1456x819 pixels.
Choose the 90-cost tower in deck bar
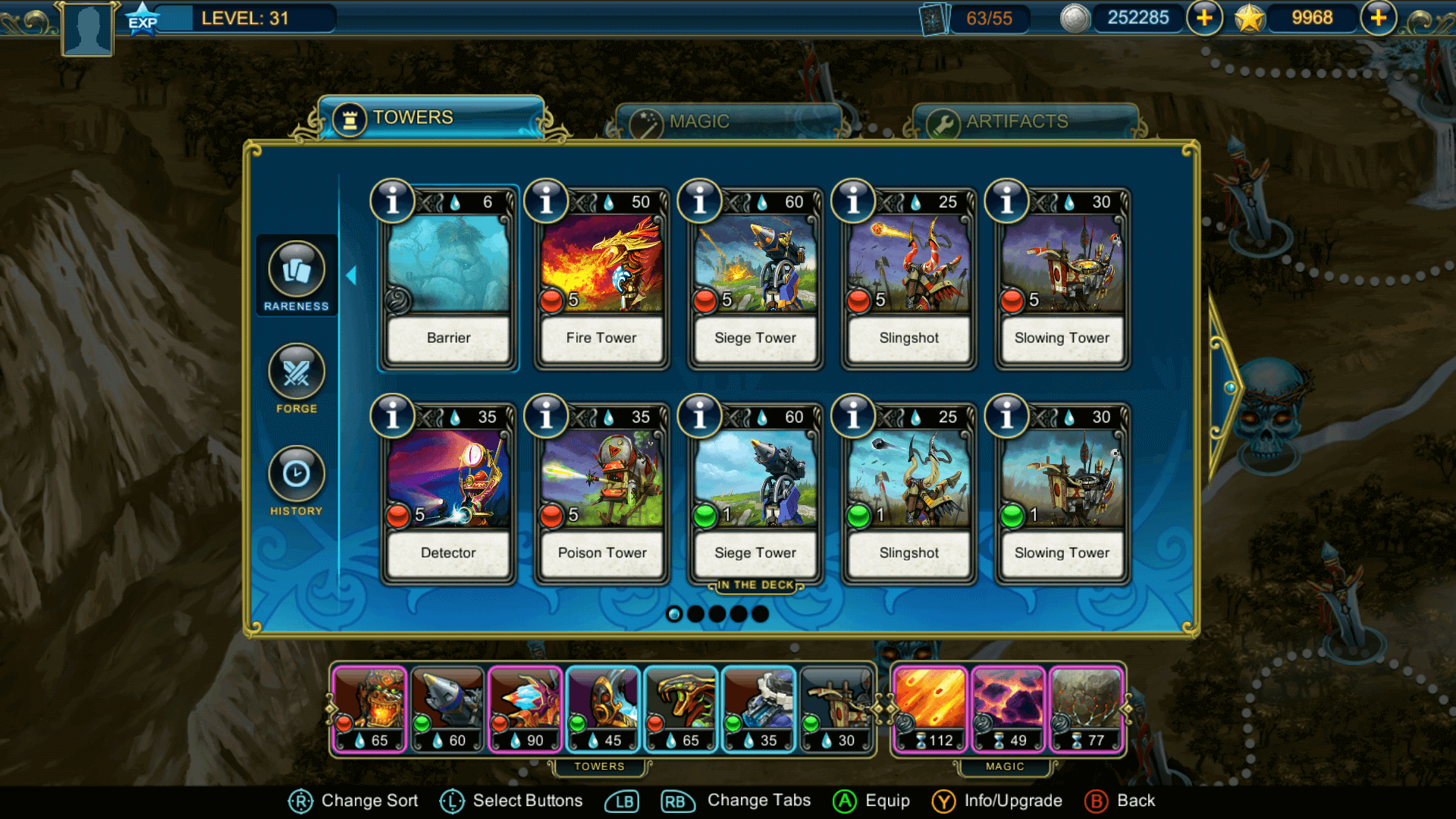(526, 709)
